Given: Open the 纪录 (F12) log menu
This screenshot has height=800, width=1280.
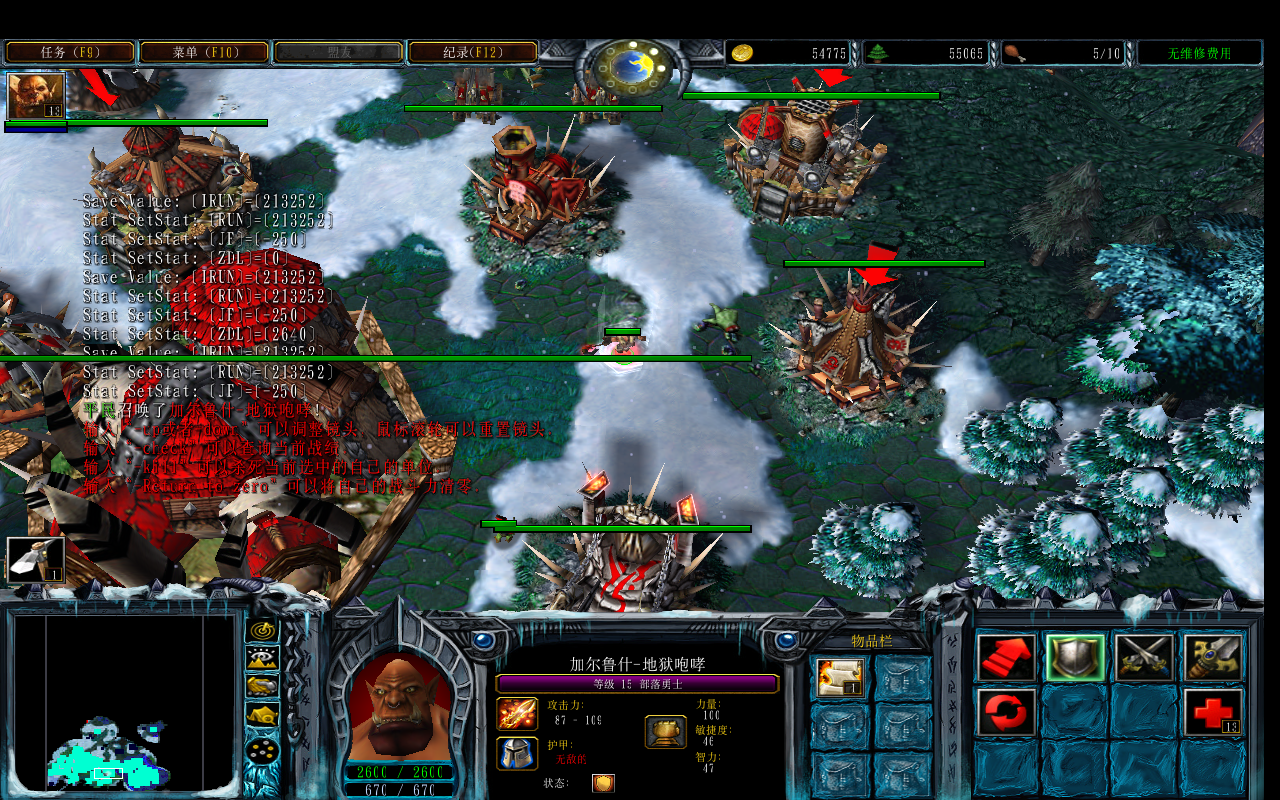Looking at the screenshot, I should 472,53.
